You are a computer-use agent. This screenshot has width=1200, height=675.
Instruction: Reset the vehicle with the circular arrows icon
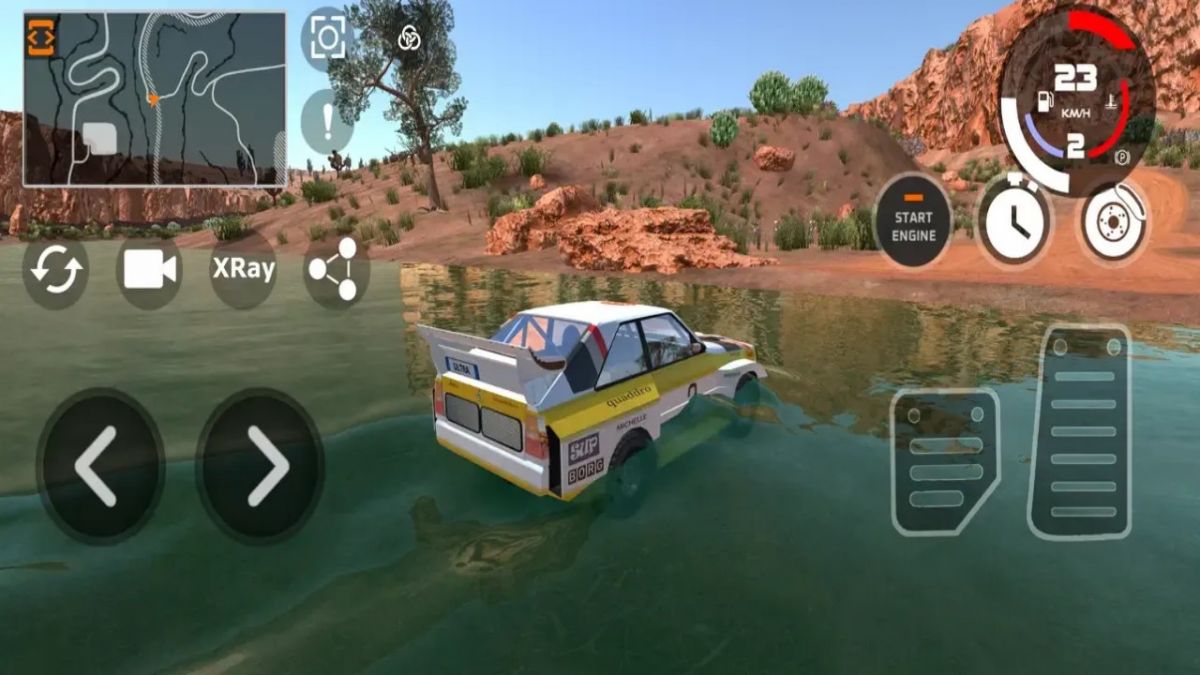[x=55, y=270]
